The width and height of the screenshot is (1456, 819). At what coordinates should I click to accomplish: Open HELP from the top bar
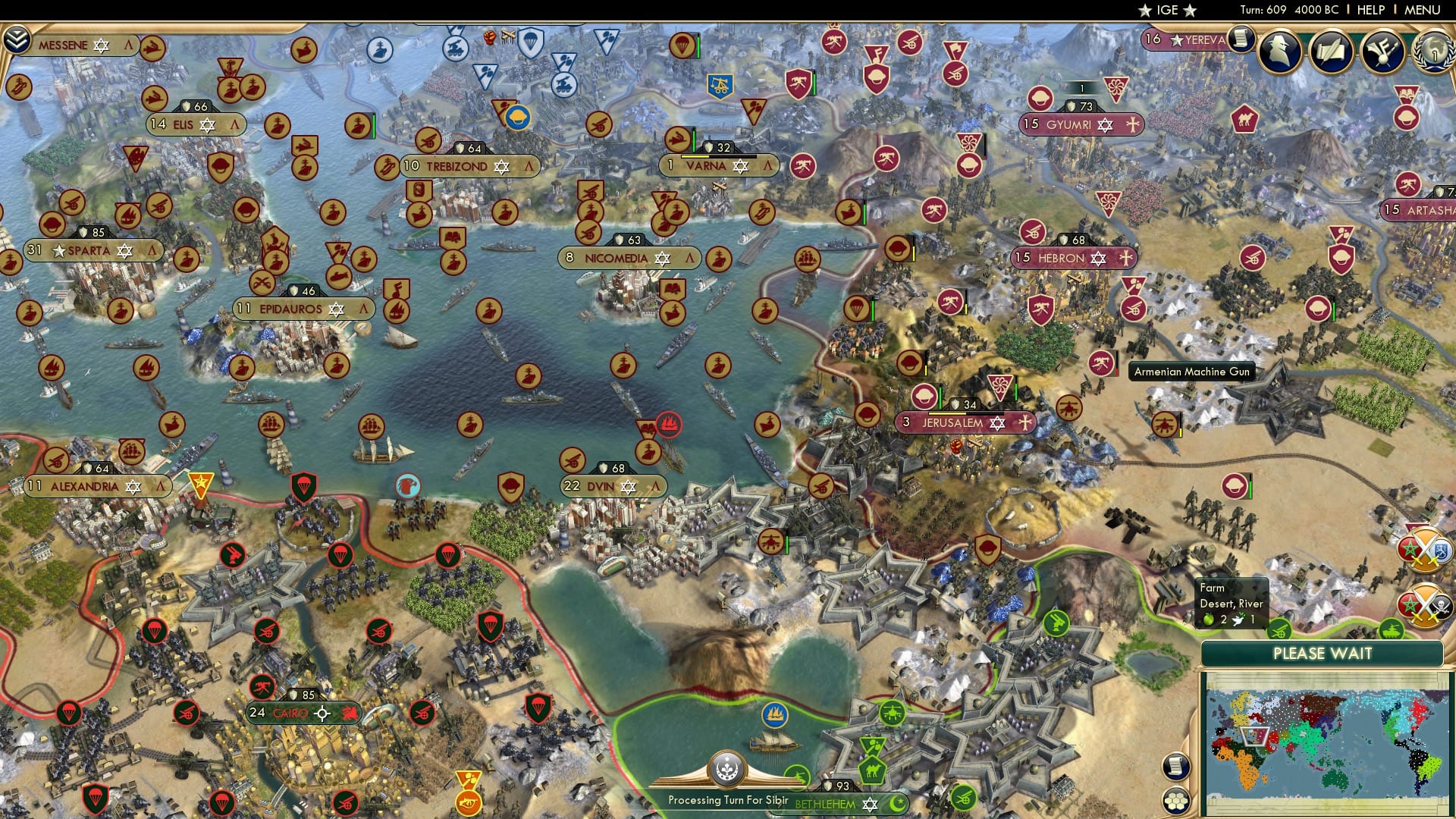coord(1371,11)
